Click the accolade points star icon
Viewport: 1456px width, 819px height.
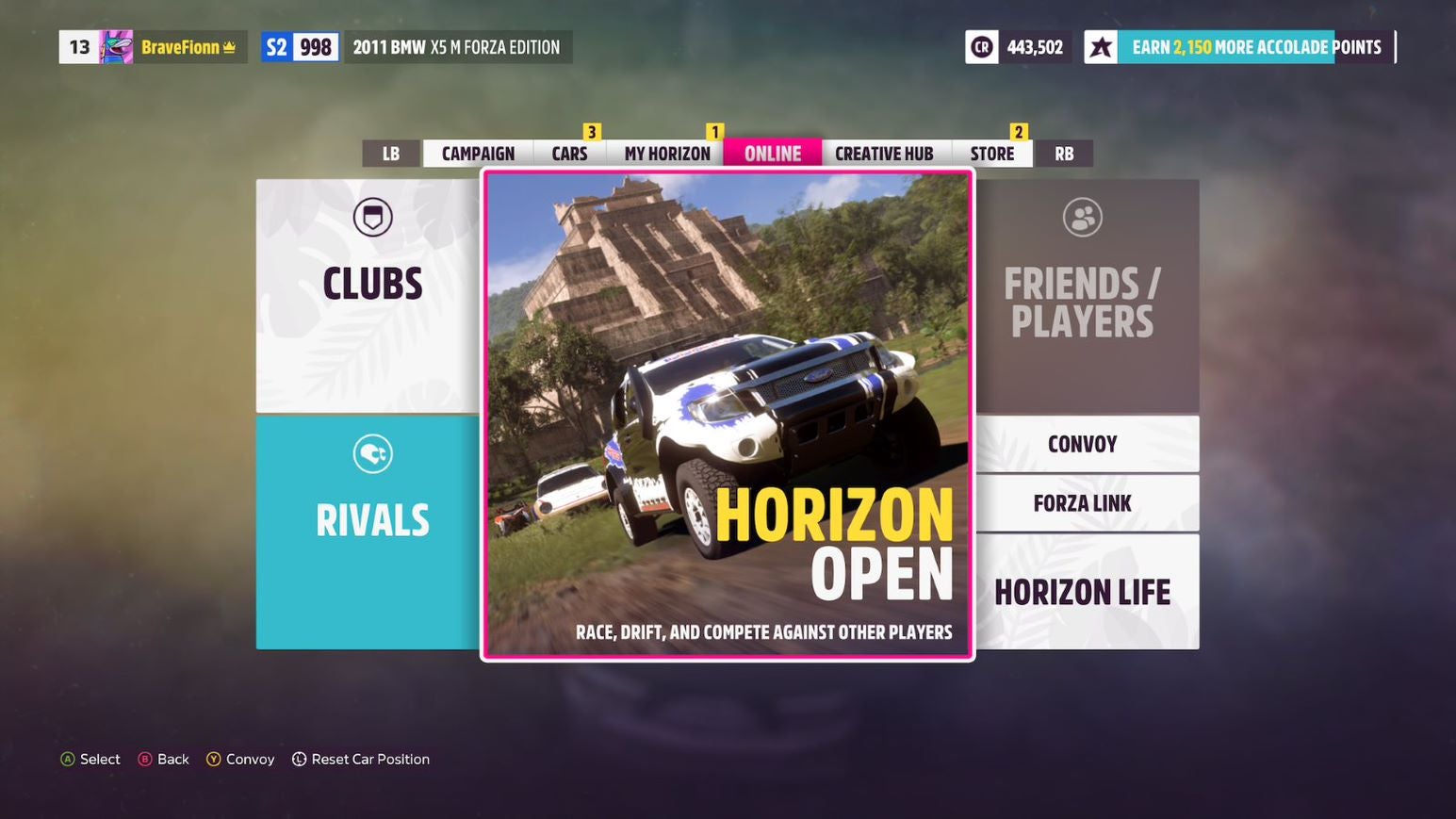pyautogui.click(x=1099, y=46)
